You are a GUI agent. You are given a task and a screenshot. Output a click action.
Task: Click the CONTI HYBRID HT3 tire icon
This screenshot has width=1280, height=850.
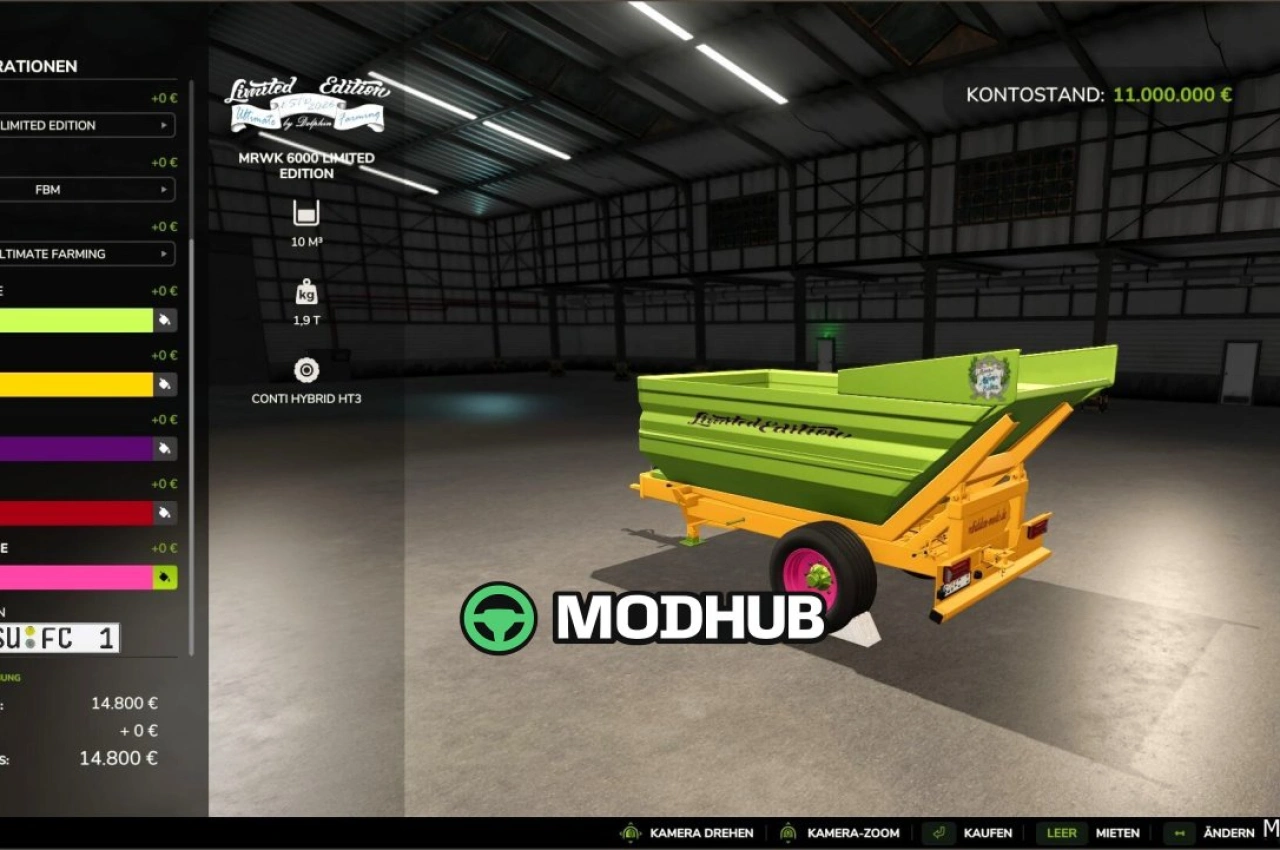tap(305, 368)
